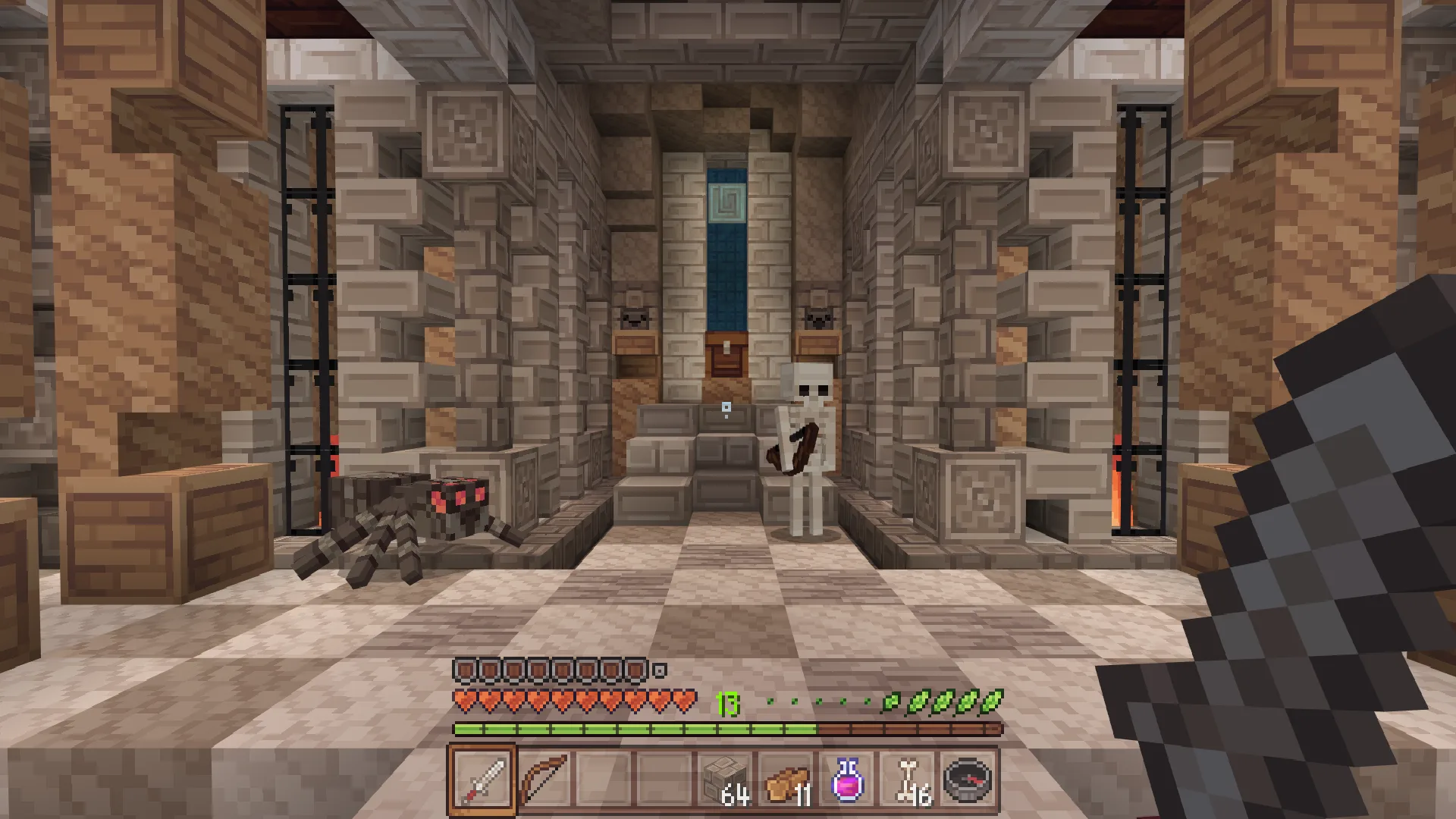Select the bone stack of 16

pos(908,780)
